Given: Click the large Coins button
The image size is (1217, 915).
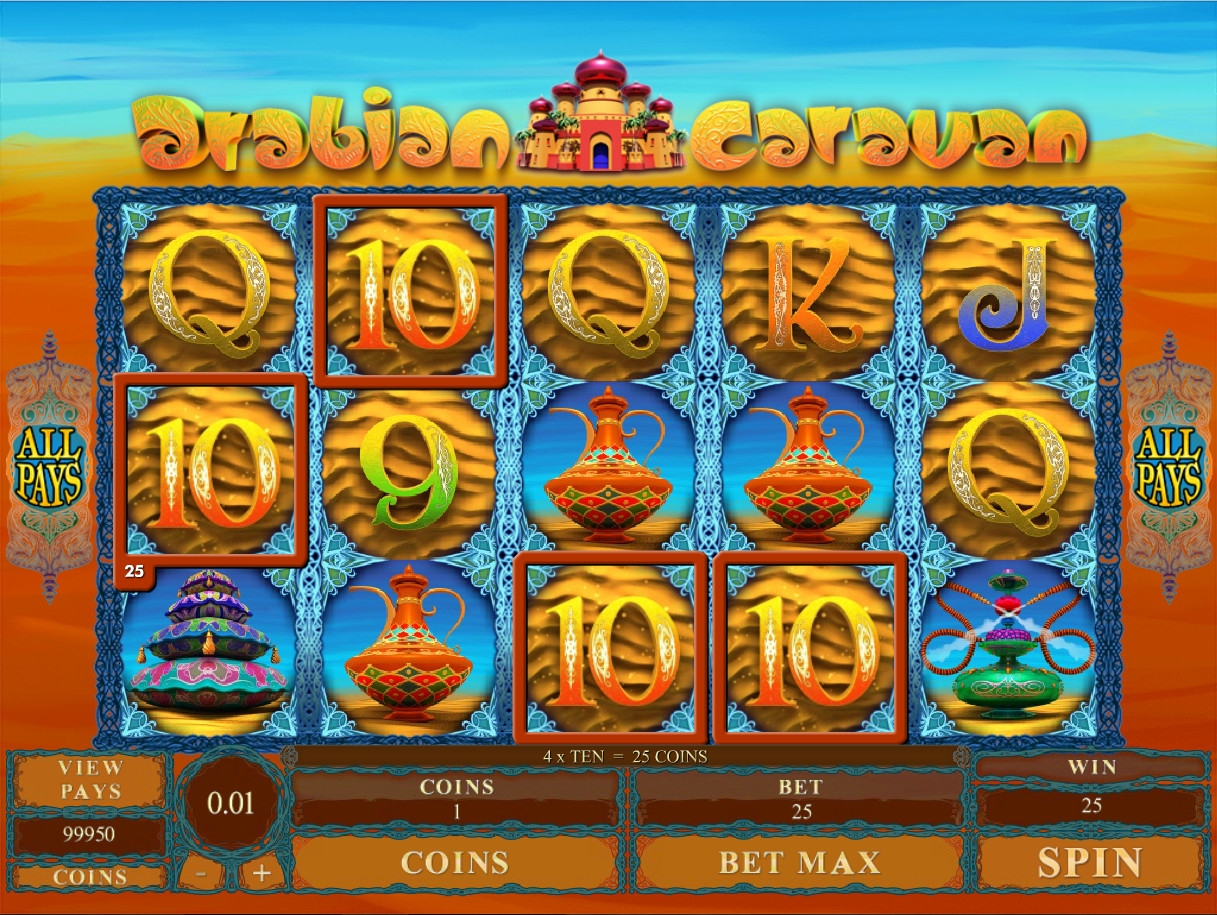Looking at the screenshot, I should 456,862.
